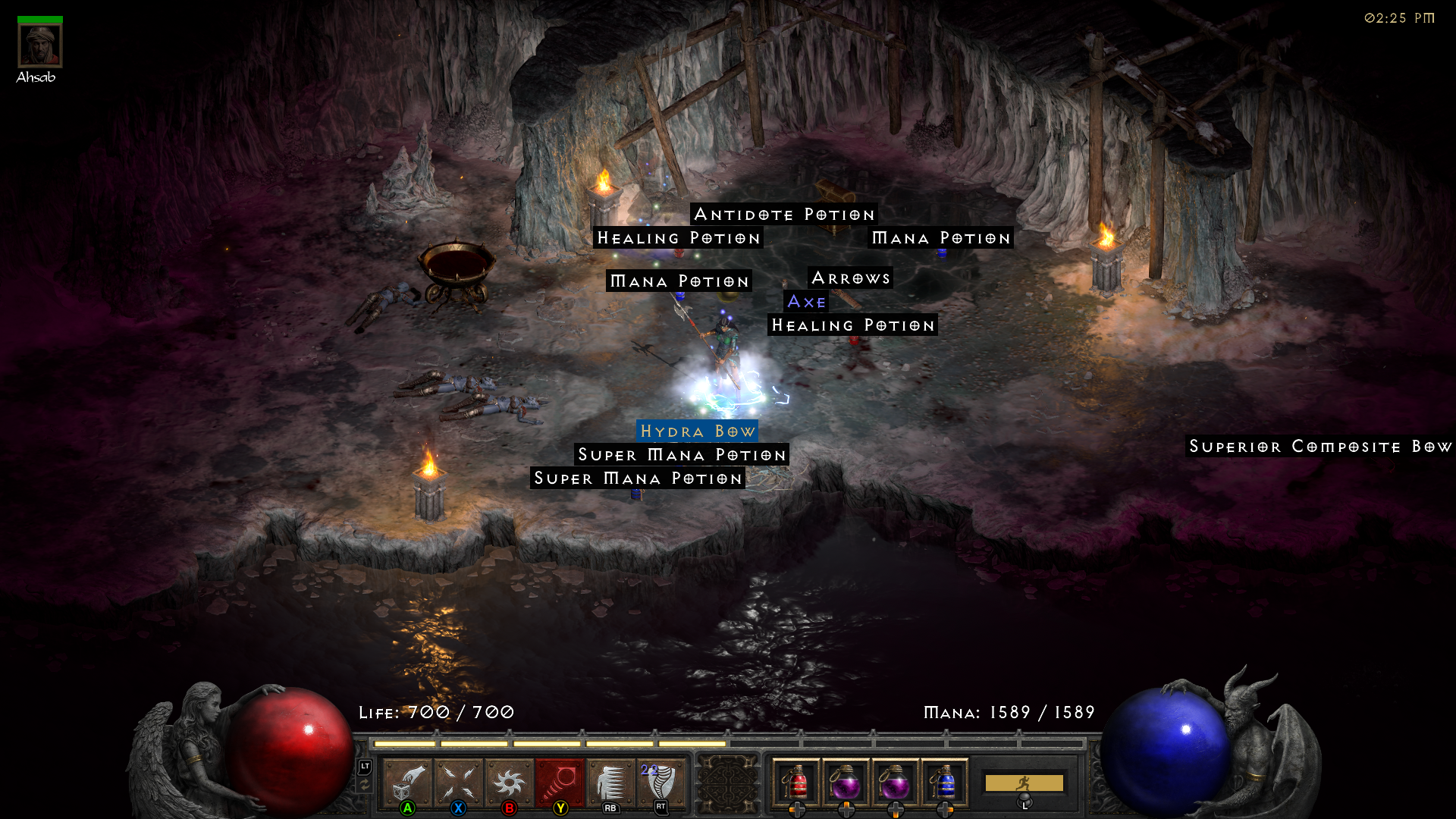The width and height of the screenshot is (1456, 819).
Task: Pick up the Superior Composite Bow
Action: (x=1318, y=447)
